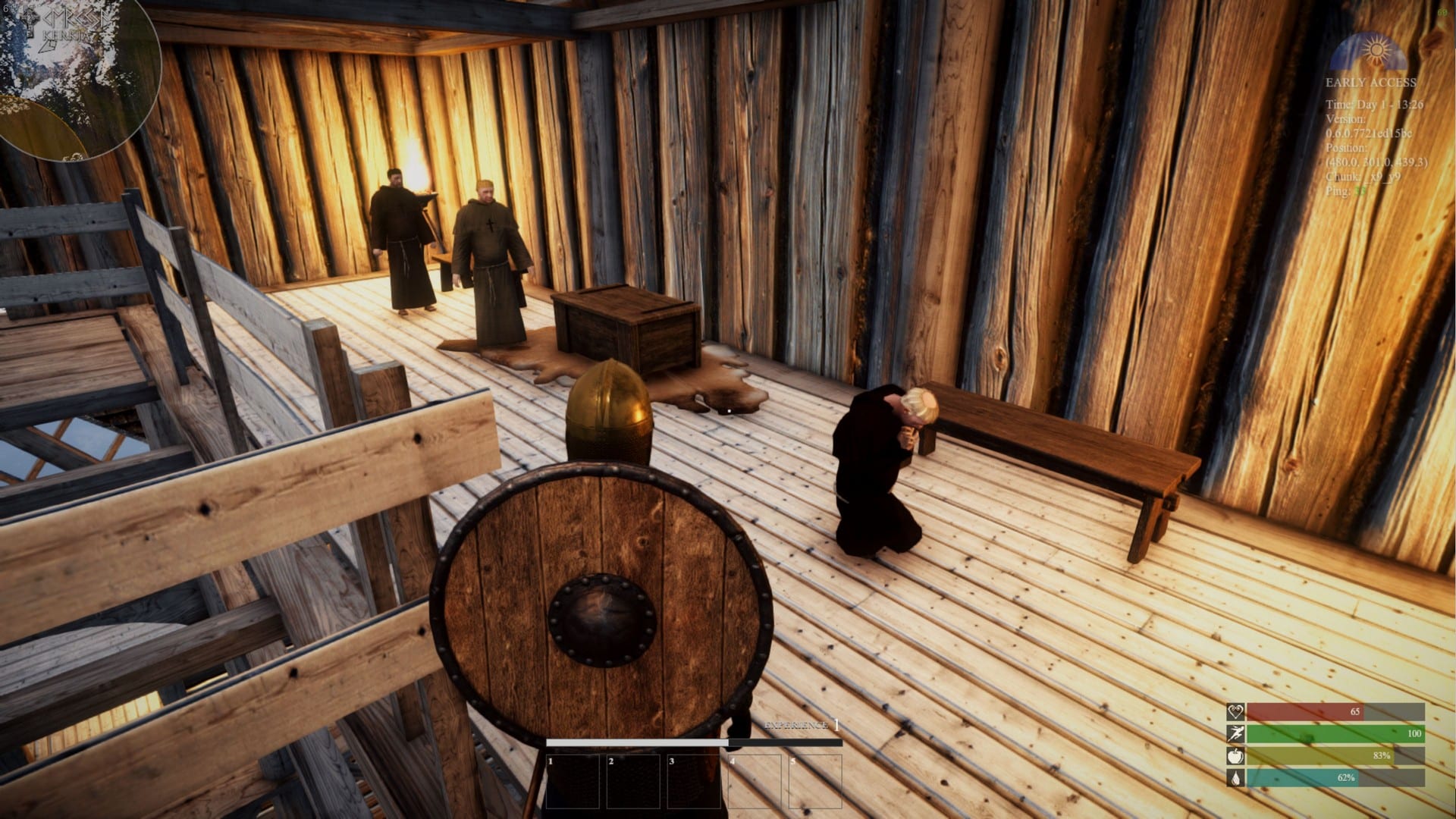Click the version number 0.6.0.7721ed15bc text
The height and width of the screenshot is (819, 1456).
point(1369,132)
